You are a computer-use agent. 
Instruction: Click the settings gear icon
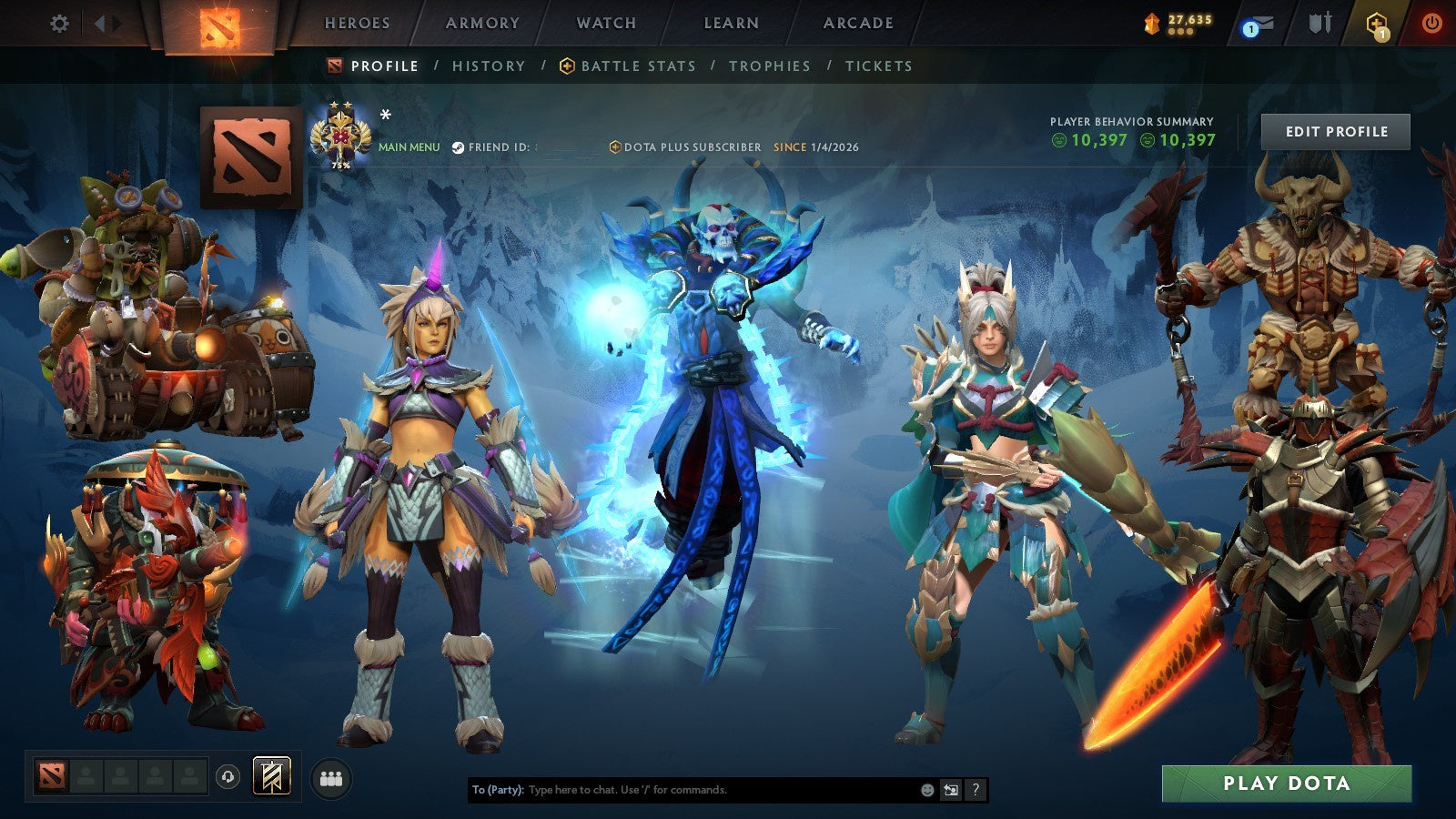[x=60, y=25]
